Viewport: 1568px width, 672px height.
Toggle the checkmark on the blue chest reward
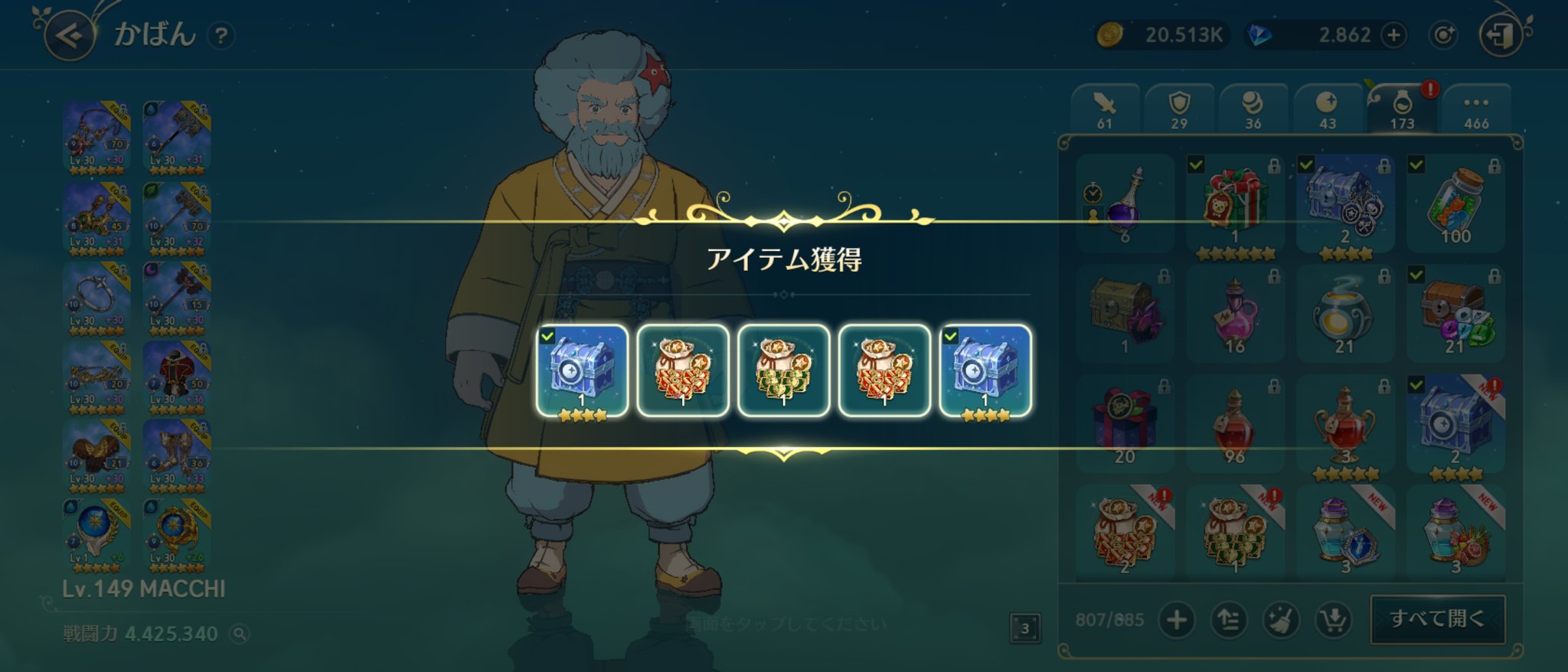pos(1306,162)
